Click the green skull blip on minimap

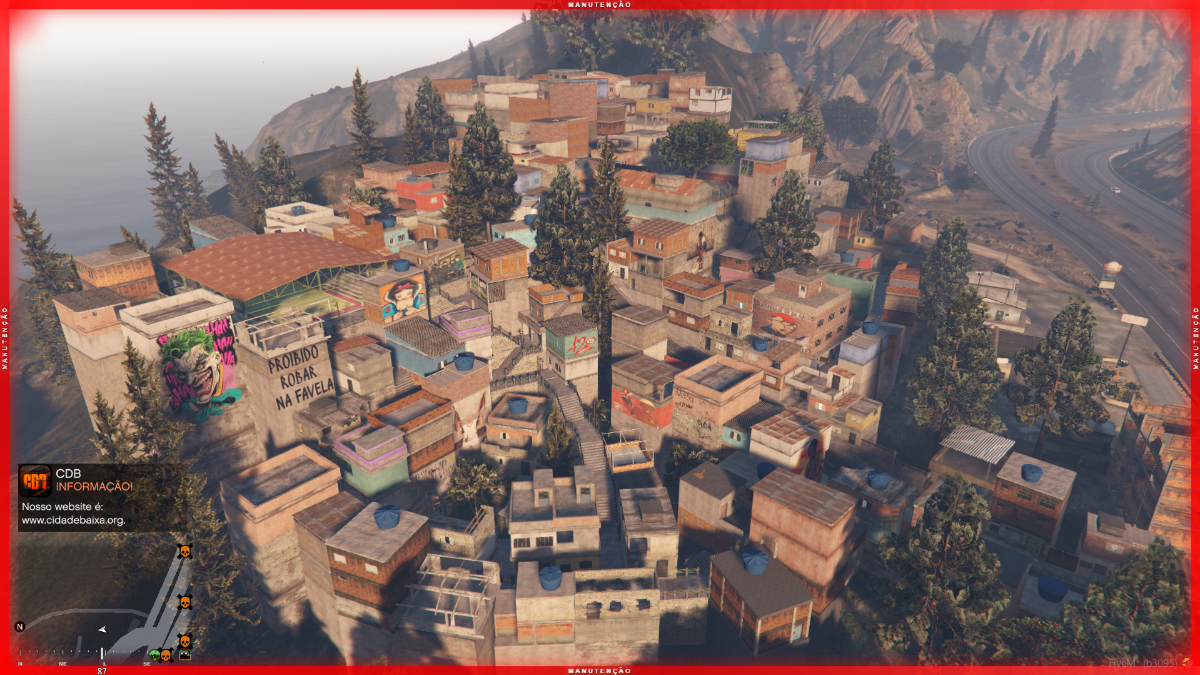tap(155, 655)
